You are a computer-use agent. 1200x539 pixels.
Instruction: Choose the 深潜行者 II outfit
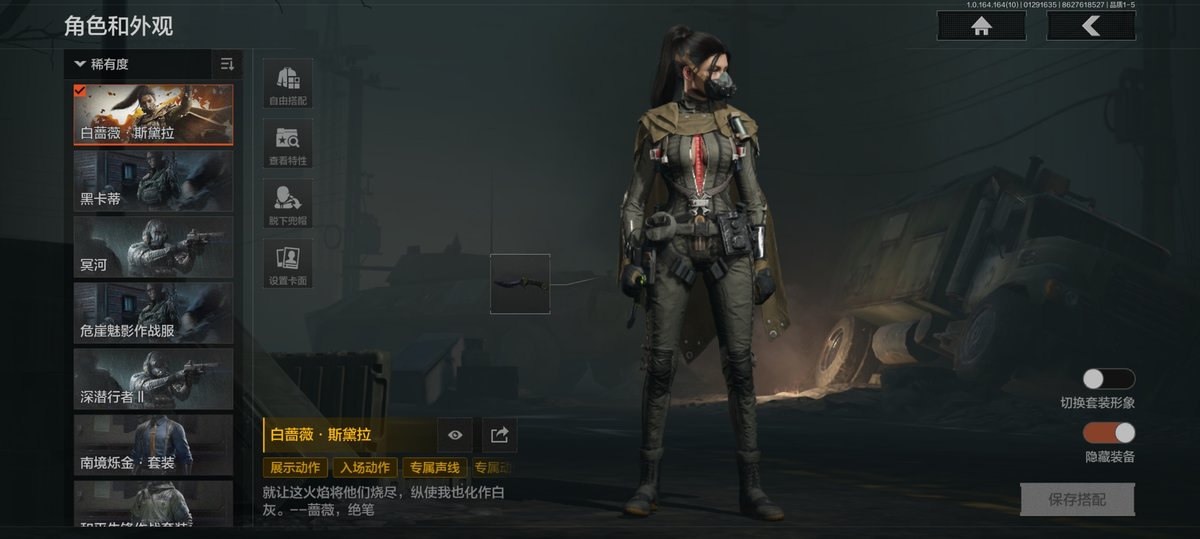(153, 378)
